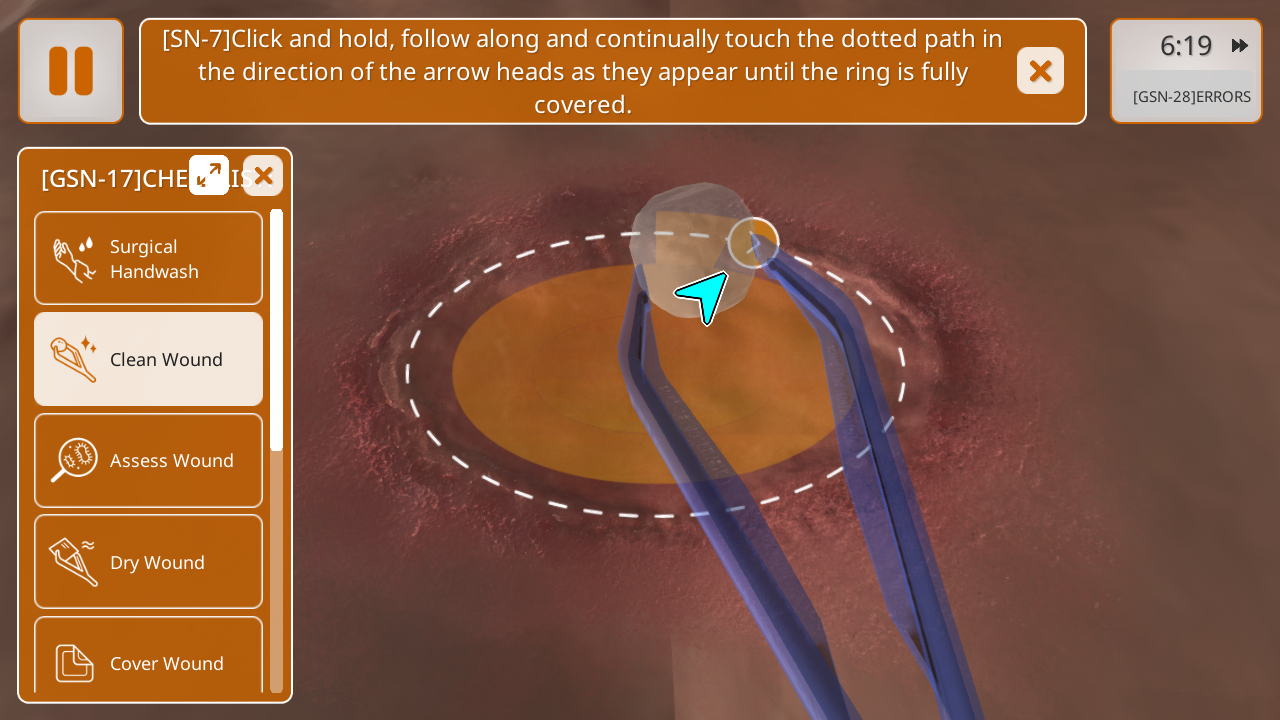Viewport: 1280px width, 720px height.
Task: Click the fast-forward arrows beside the timer
Action: [x=1240, y=46]
